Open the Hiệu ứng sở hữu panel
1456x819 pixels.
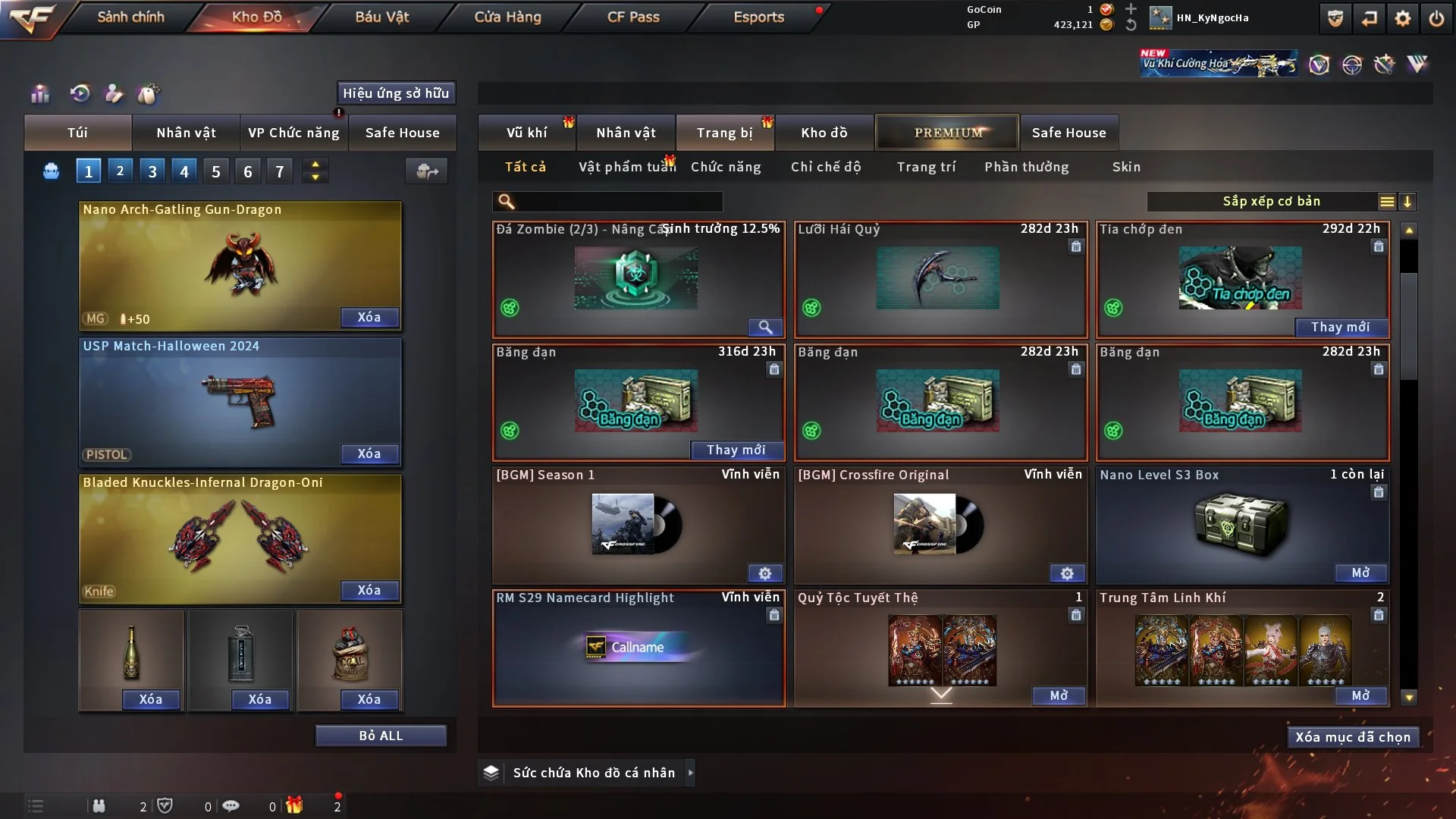[396, 93]
